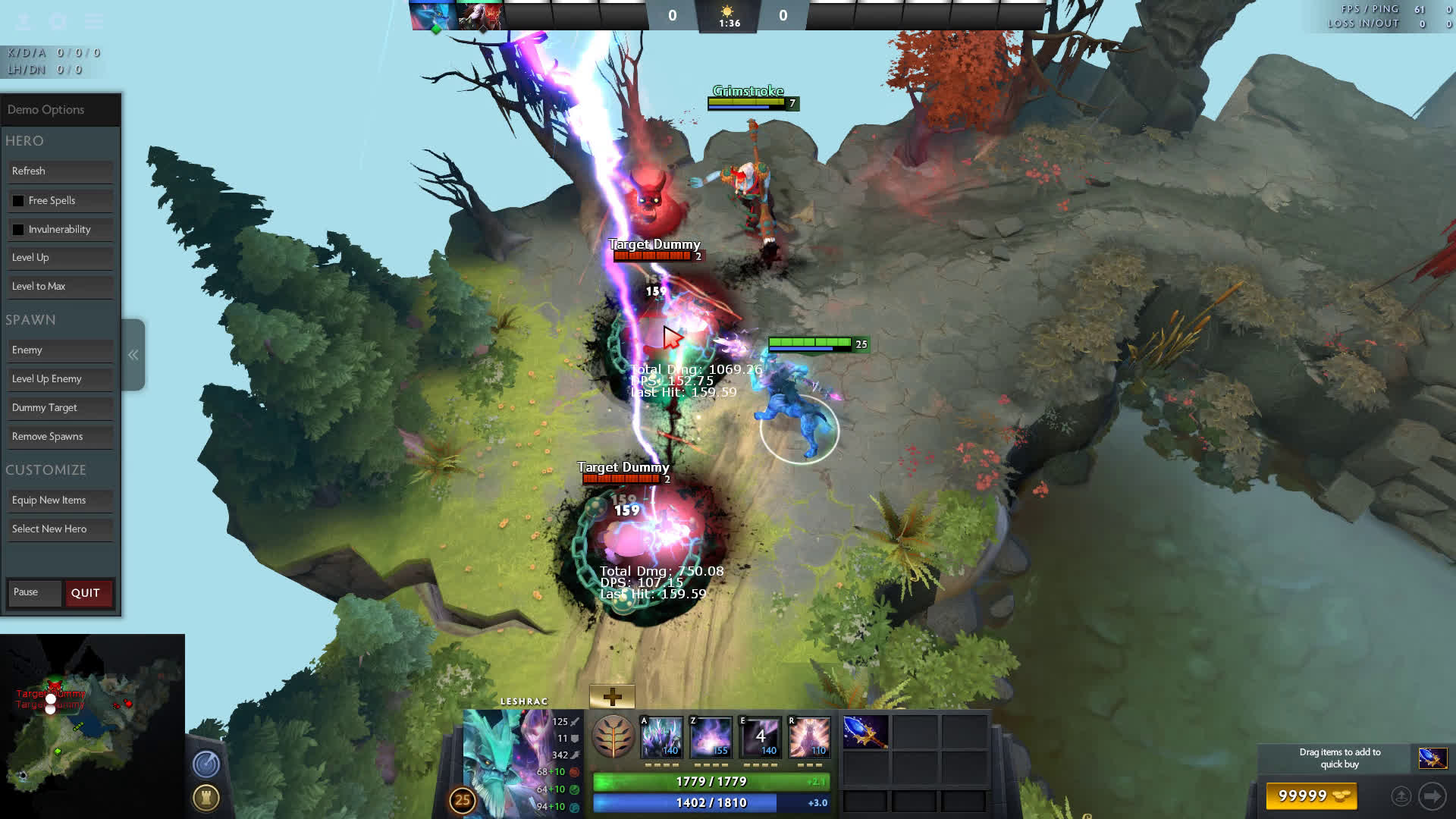
Task: Quit the demo with QUIT button
Action: coord(88,593)
